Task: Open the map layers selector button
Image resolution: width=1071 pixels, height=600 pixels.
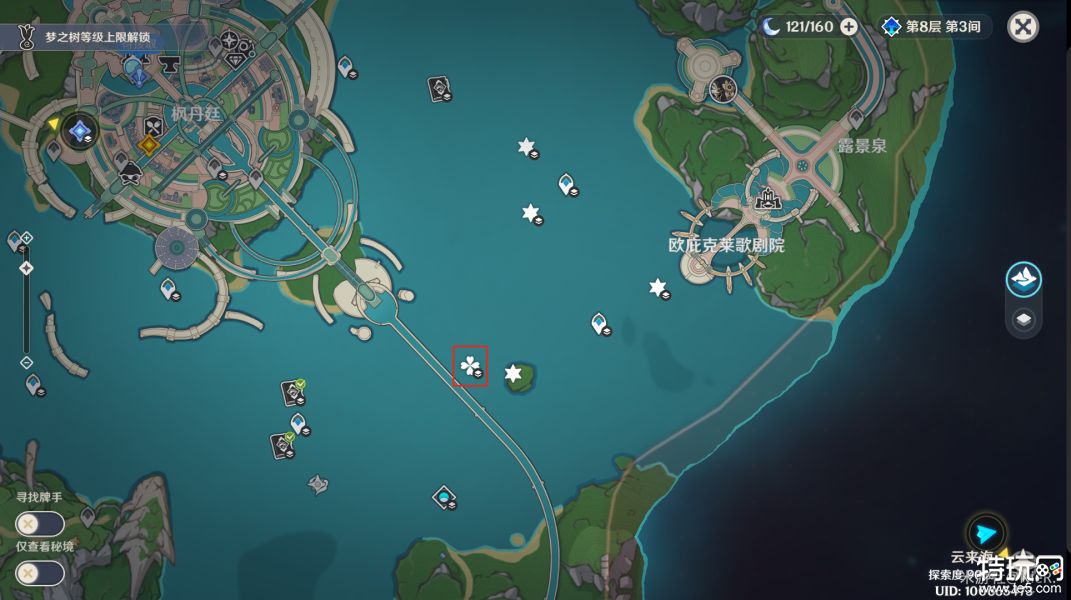Action: pyautogui.click(x=1023, y=320)
